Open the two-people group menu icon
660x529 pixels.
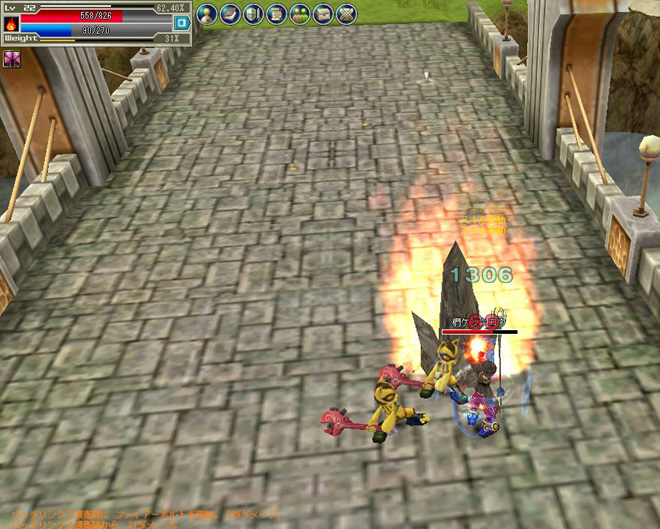click(x=299, y=14)
